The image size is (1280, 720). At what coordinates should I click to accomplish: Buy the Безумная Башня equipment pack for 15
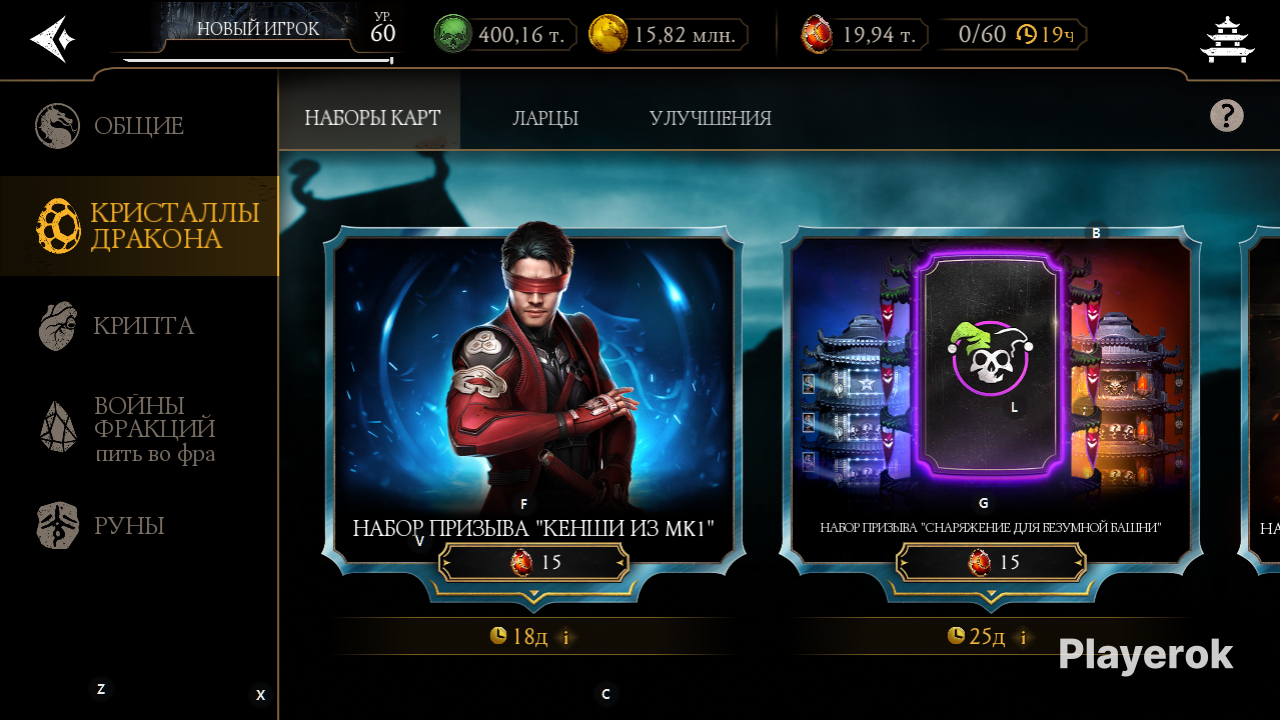pos(991,563)
